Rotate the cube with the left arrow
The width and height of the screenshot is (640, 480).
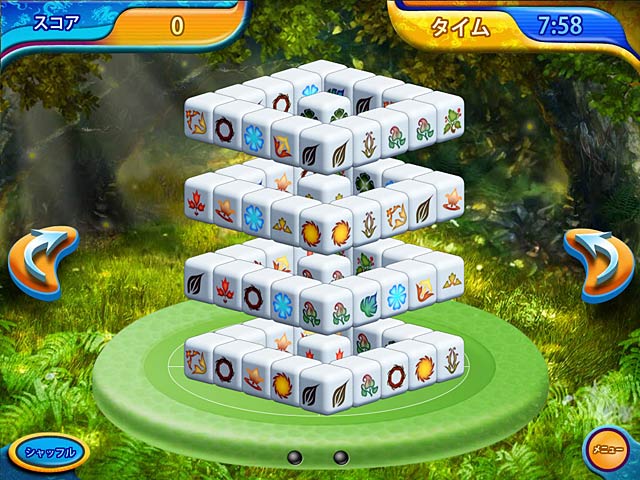coord(42,263)
